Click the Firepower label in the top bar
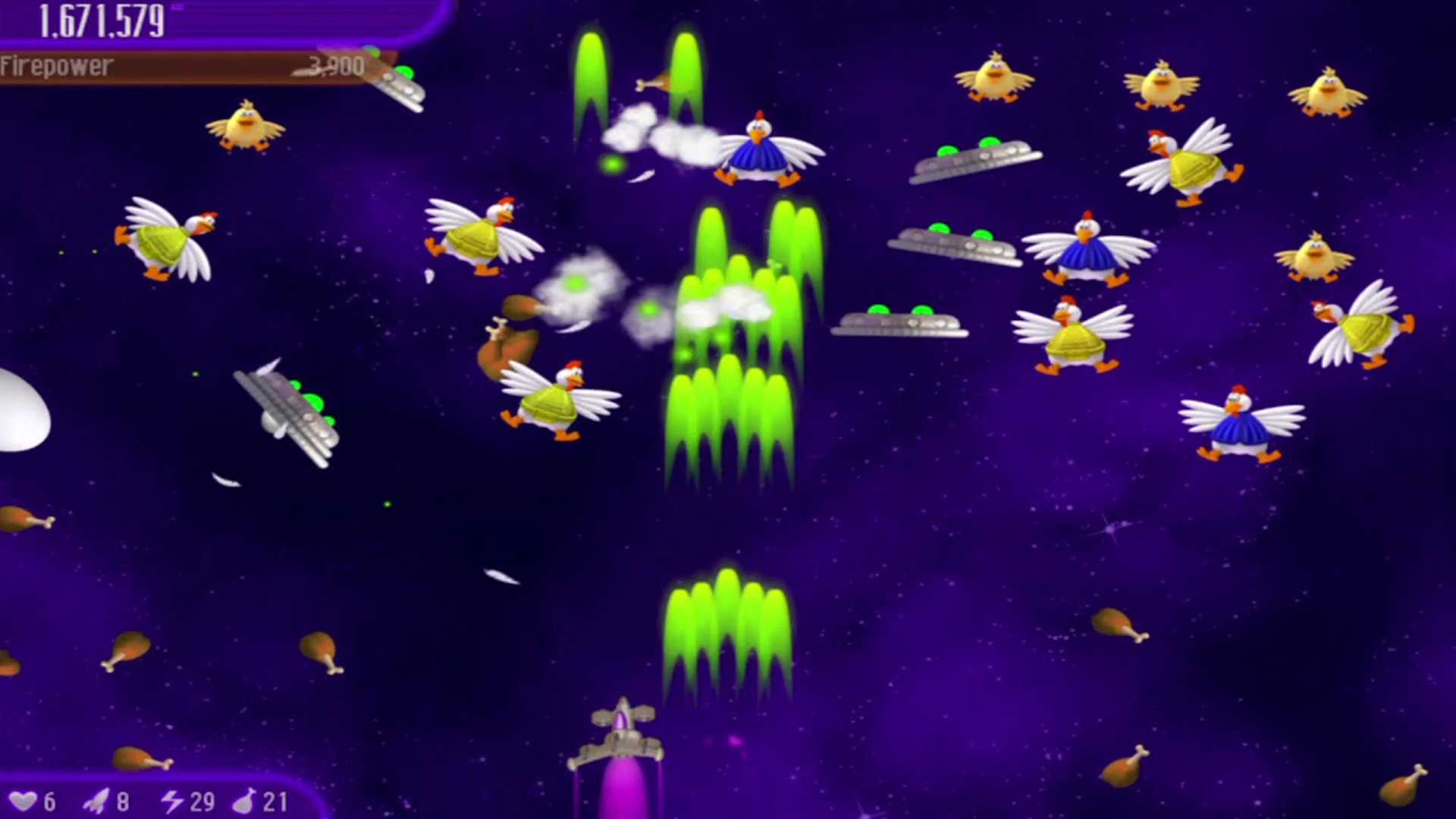The image size is (1456, 819). pos(55,67)
